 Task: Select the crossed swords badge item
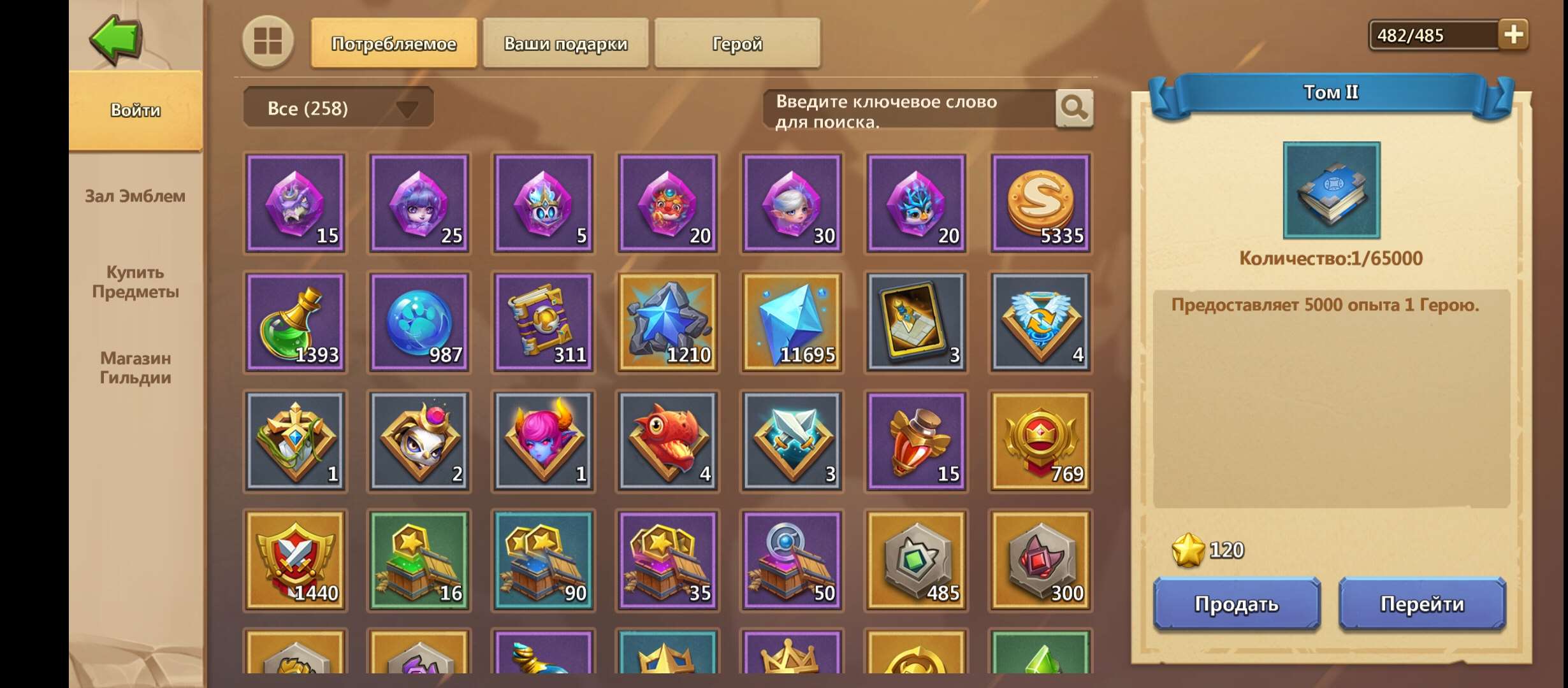(790, 441)
